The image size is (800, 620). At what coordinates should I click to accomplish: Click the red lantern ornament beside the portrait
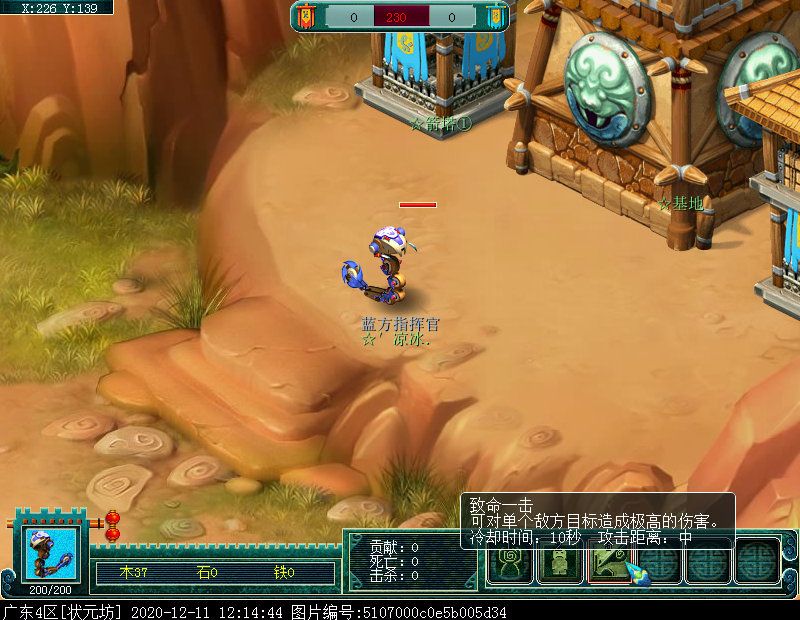(x=112, y=525)
